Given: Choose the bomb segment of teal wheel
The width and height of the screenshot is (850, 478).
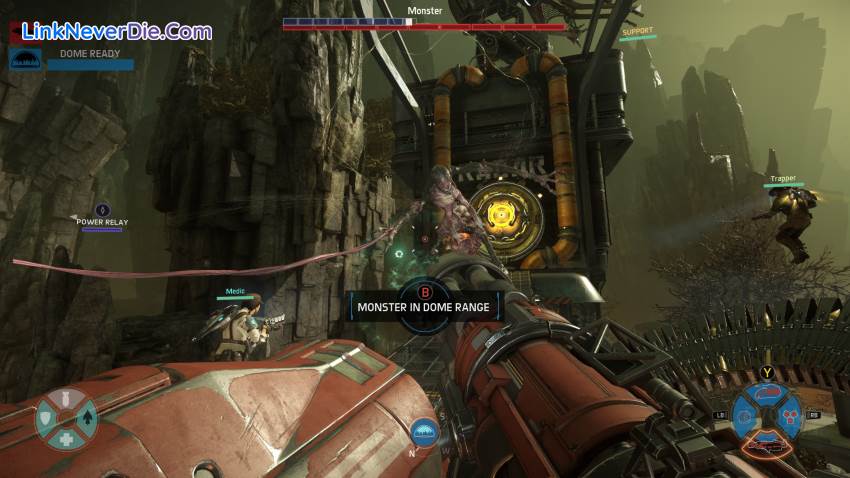Looking at the screenshot, I should click(x=68, y=401).
